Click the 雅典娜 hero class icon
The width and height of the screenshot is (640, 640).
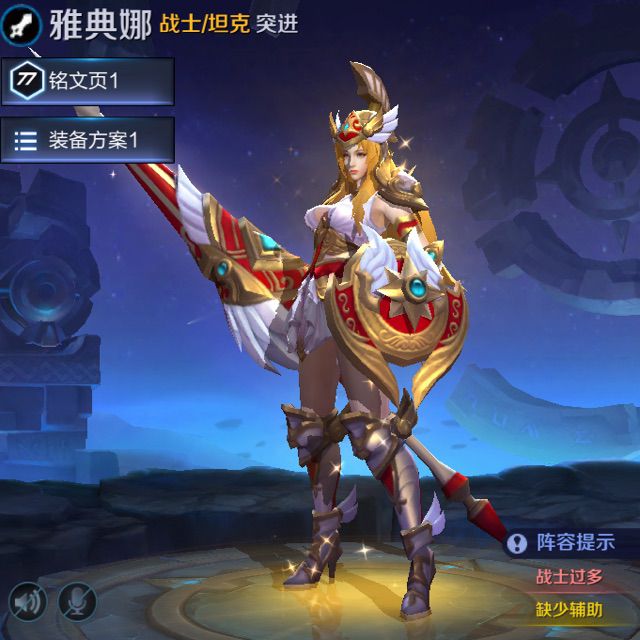pyautogui.click(x=24, y=23)
